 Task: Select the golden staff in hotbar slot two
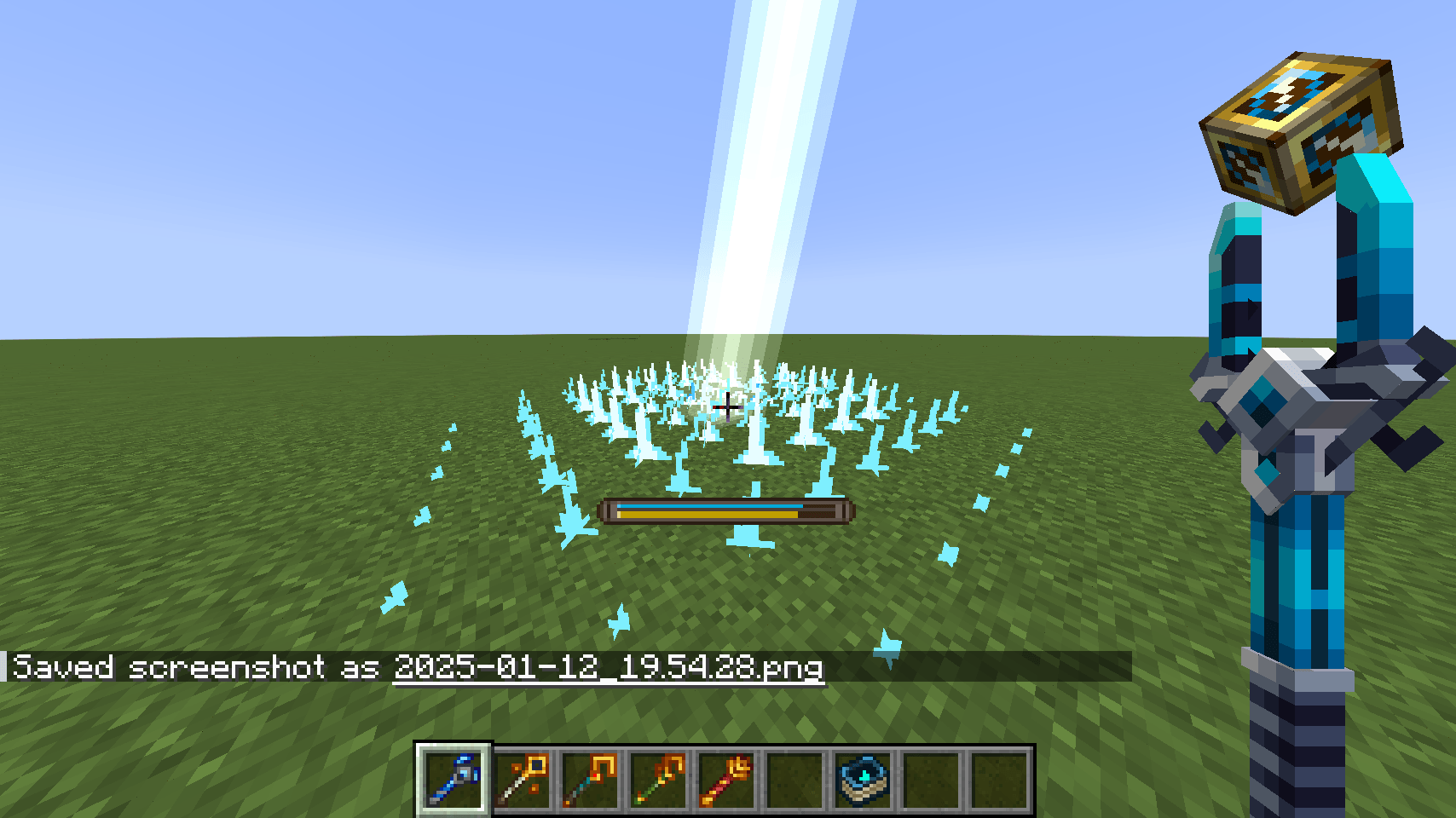pos(523,780)
